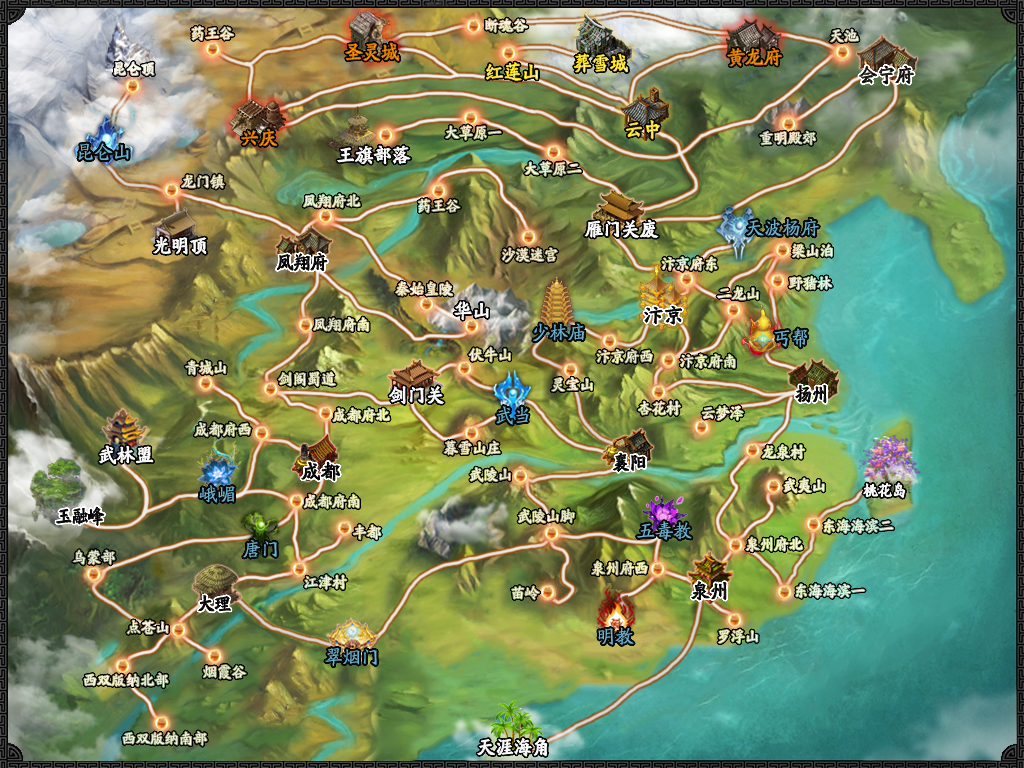Screen dimensions: 1024x768
Task: Select the 汴京 capital marker
Action: tap(660, 296)
